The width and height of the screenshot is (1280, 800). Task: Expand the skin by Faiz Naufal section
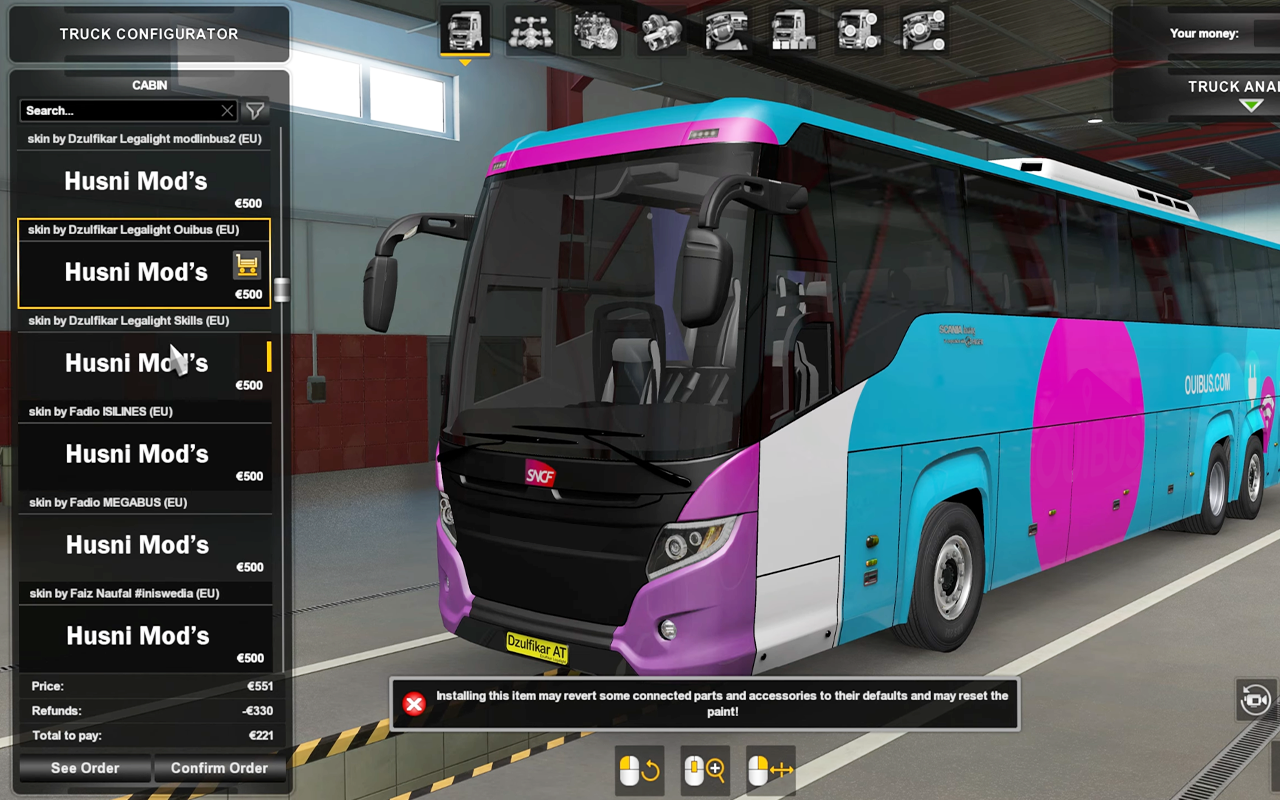click(145, 593)
